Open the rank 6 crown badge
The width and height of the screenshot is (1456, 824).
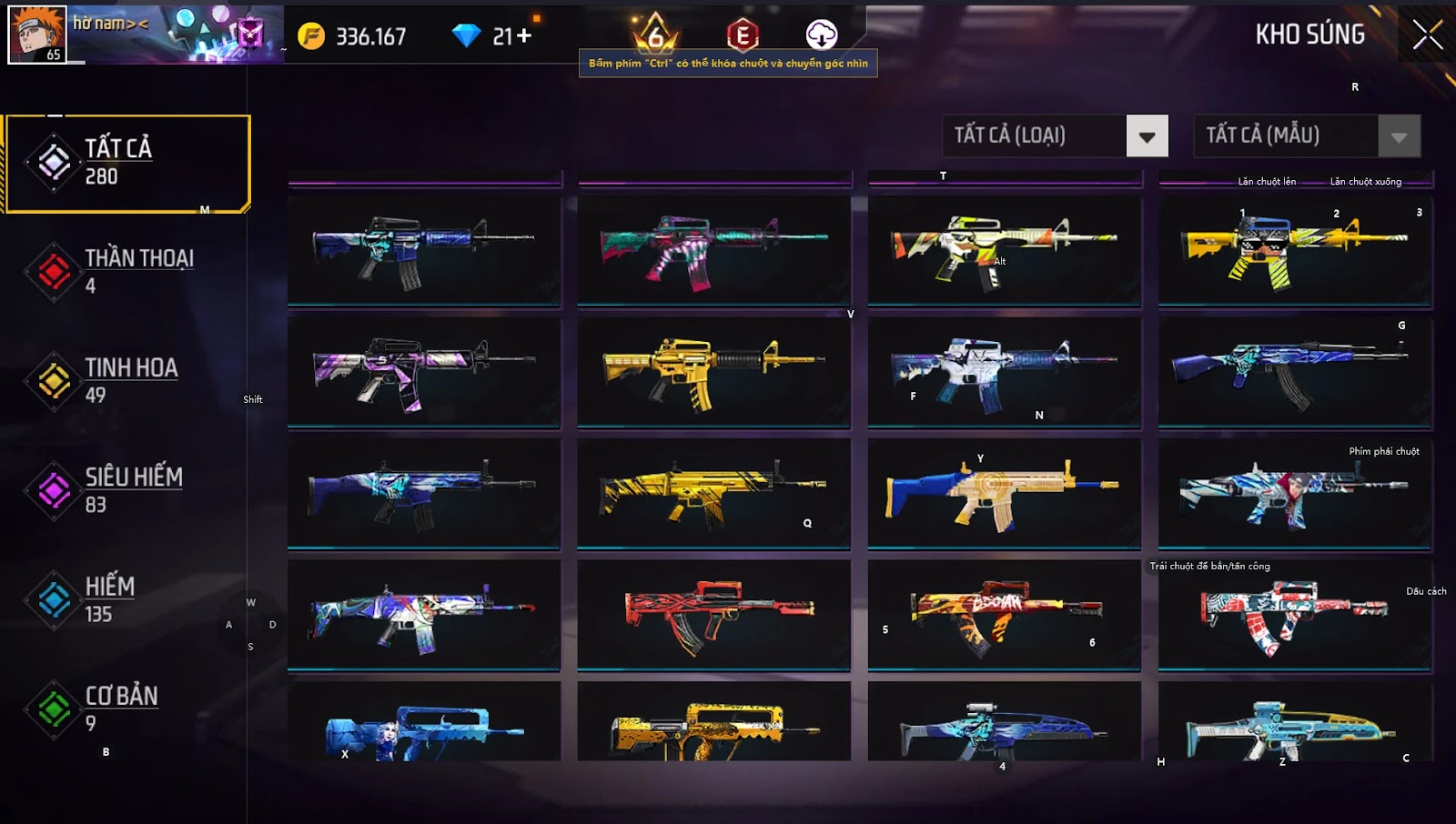pyautogui.click(x=655, y=35)
